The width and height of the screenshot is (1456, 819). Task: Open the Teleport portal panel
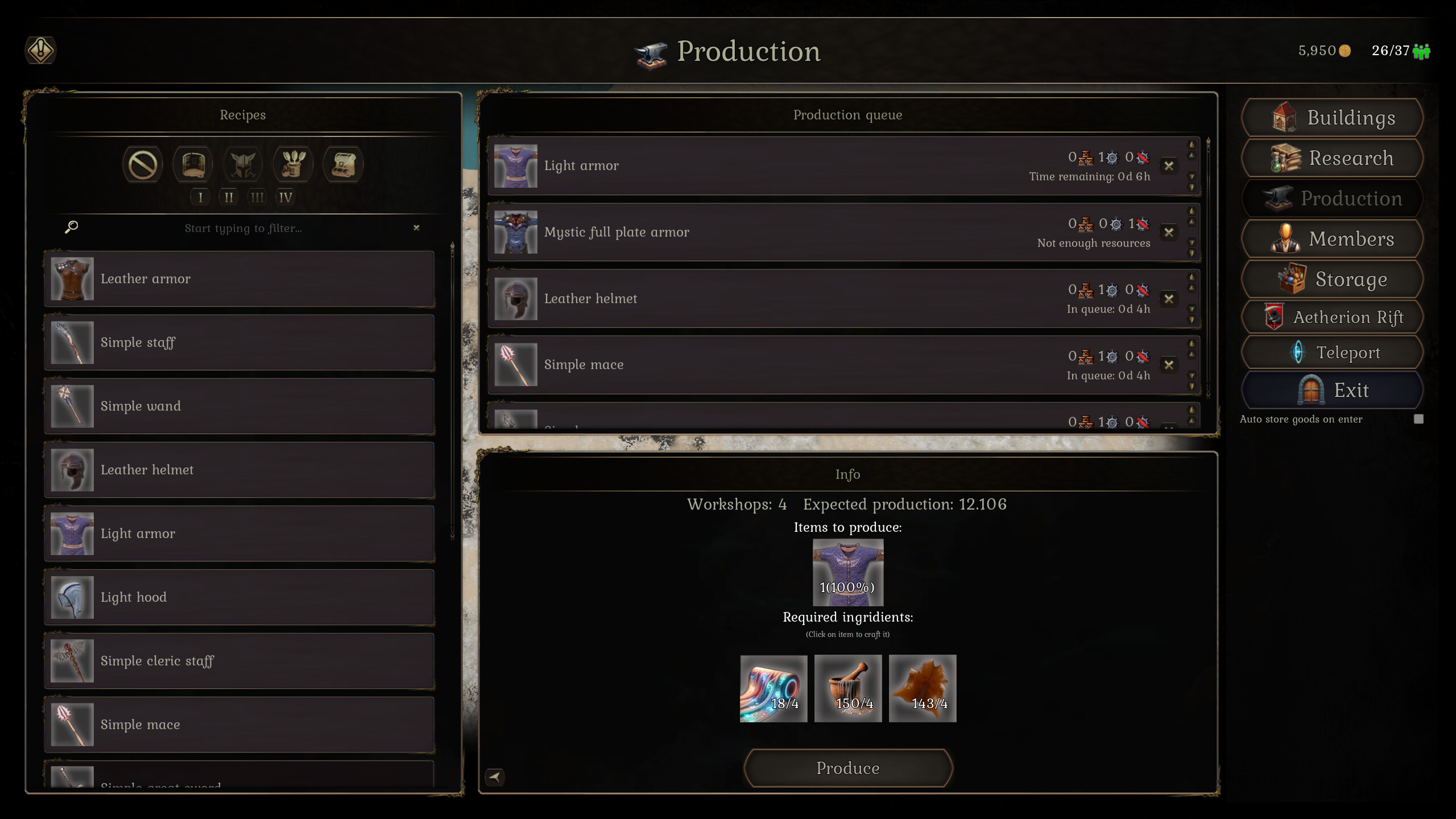click(x=1332, y=353)
